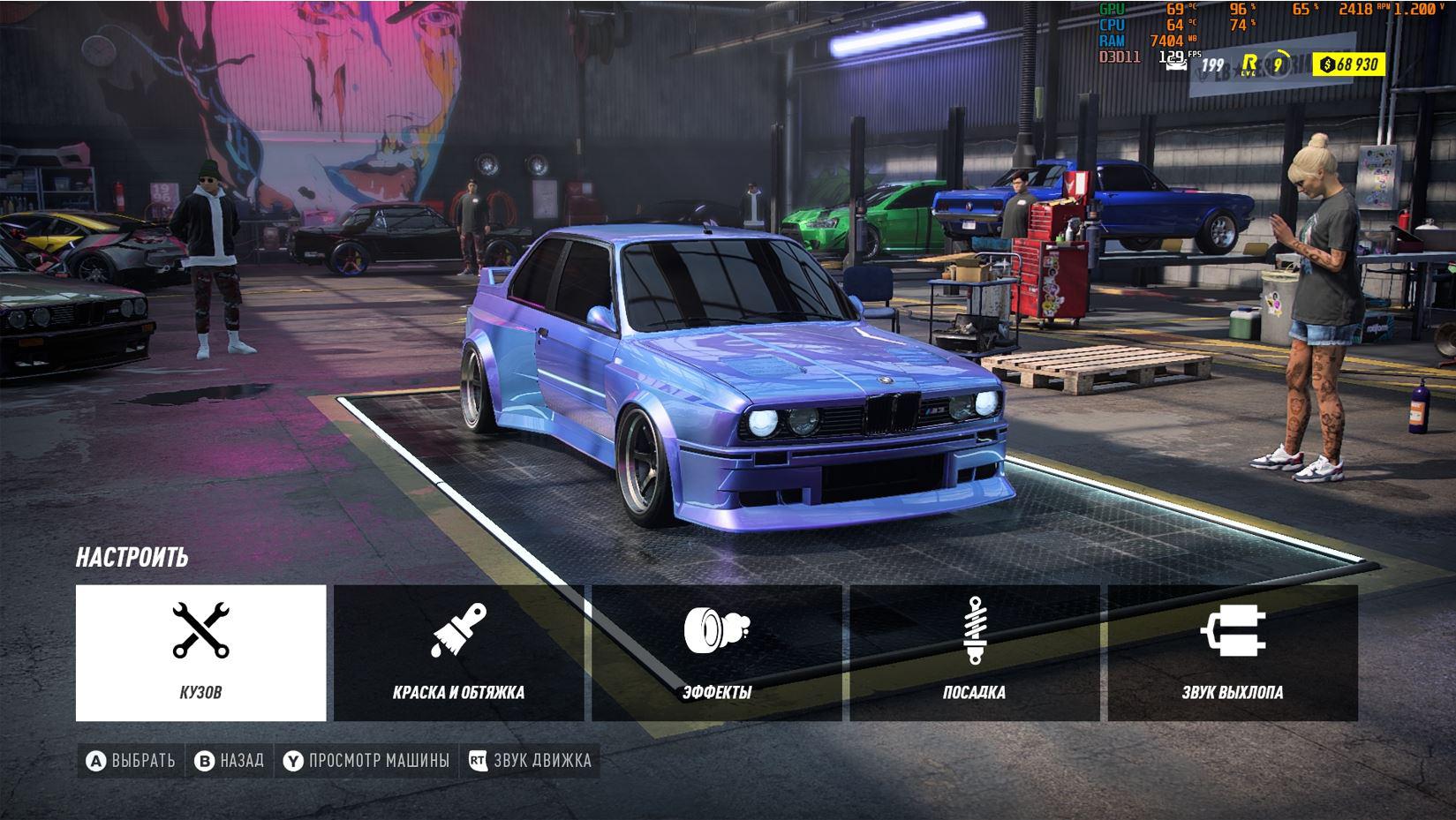Select the Краска и обтяжка tile
This screenshot has width=1456, height=820.
coord(458,652)
